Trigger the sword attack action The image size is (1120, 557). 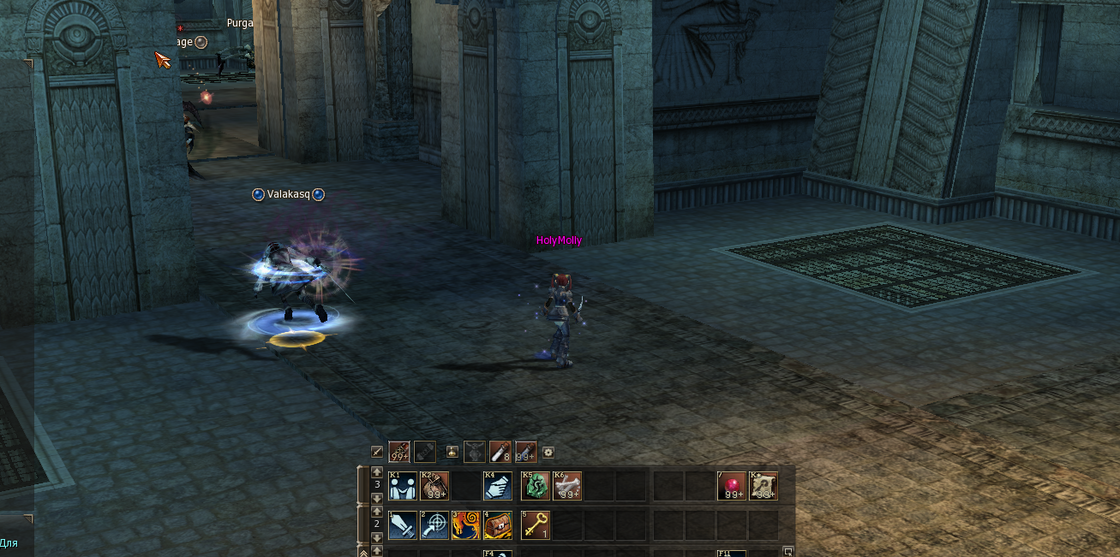pos(403,524)
